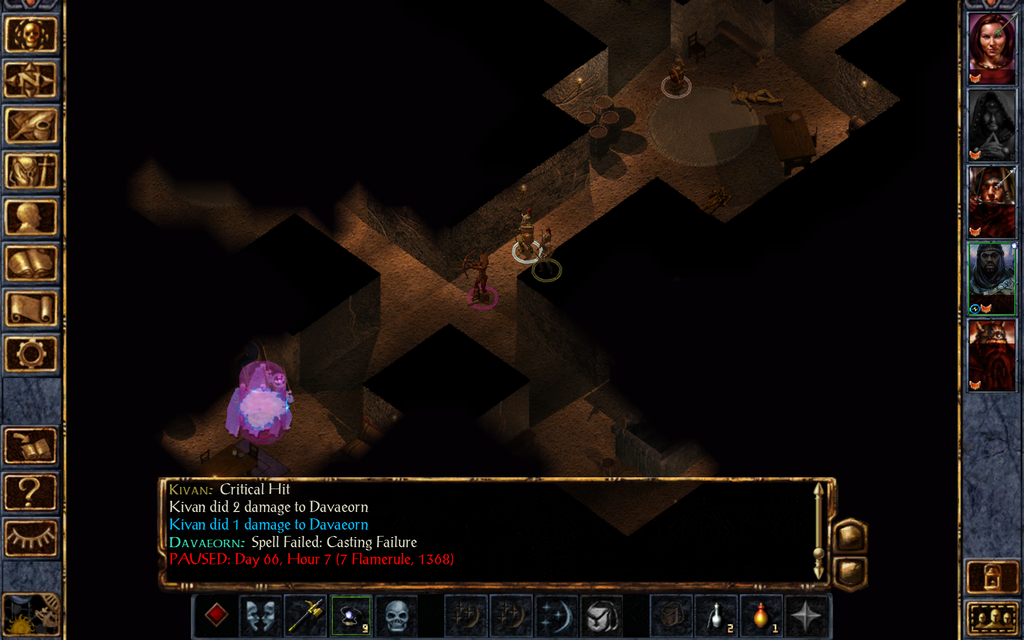The width and height of the screenshot is (1024, 640).
Task: Open the mage spellbook button
Action: click(x=31, y=263)
